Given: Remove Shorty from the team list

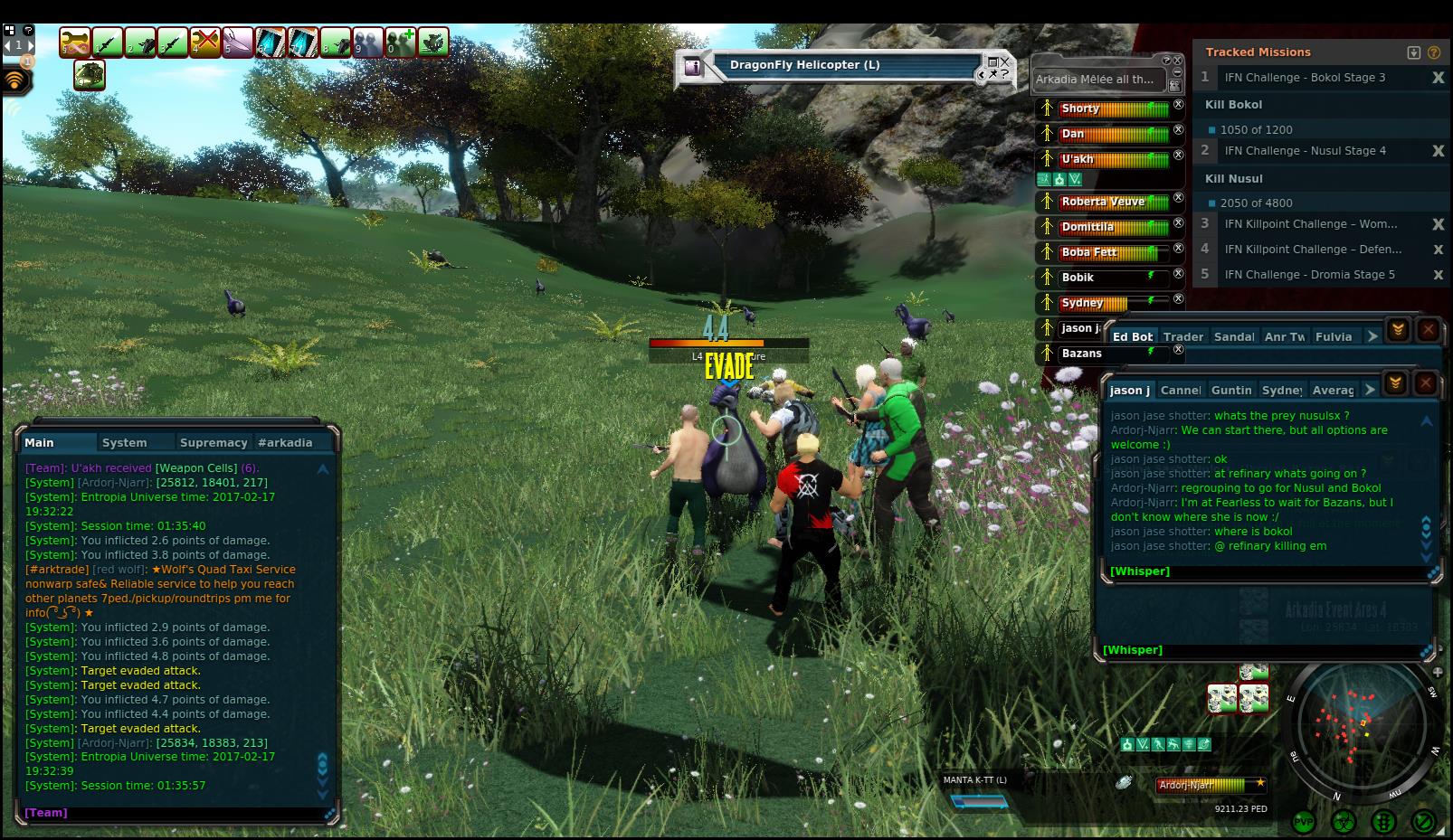Looking at the screenshot, I should pyautogui.click(x=1178, y=105).
